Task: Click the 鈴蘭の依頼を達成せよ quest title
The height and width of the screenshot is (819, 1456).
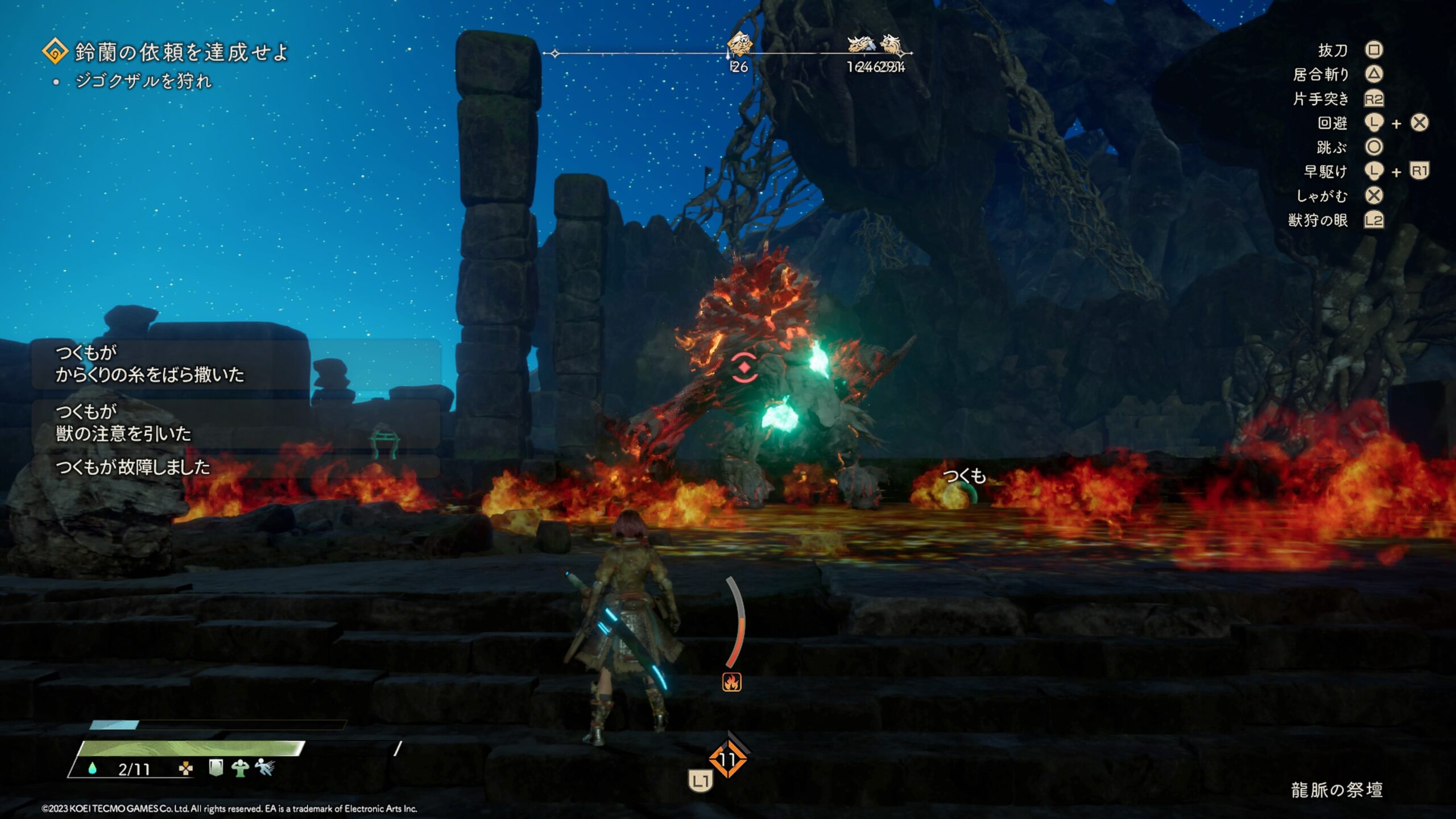Action: pyautogui.click(x=181, y=52)
